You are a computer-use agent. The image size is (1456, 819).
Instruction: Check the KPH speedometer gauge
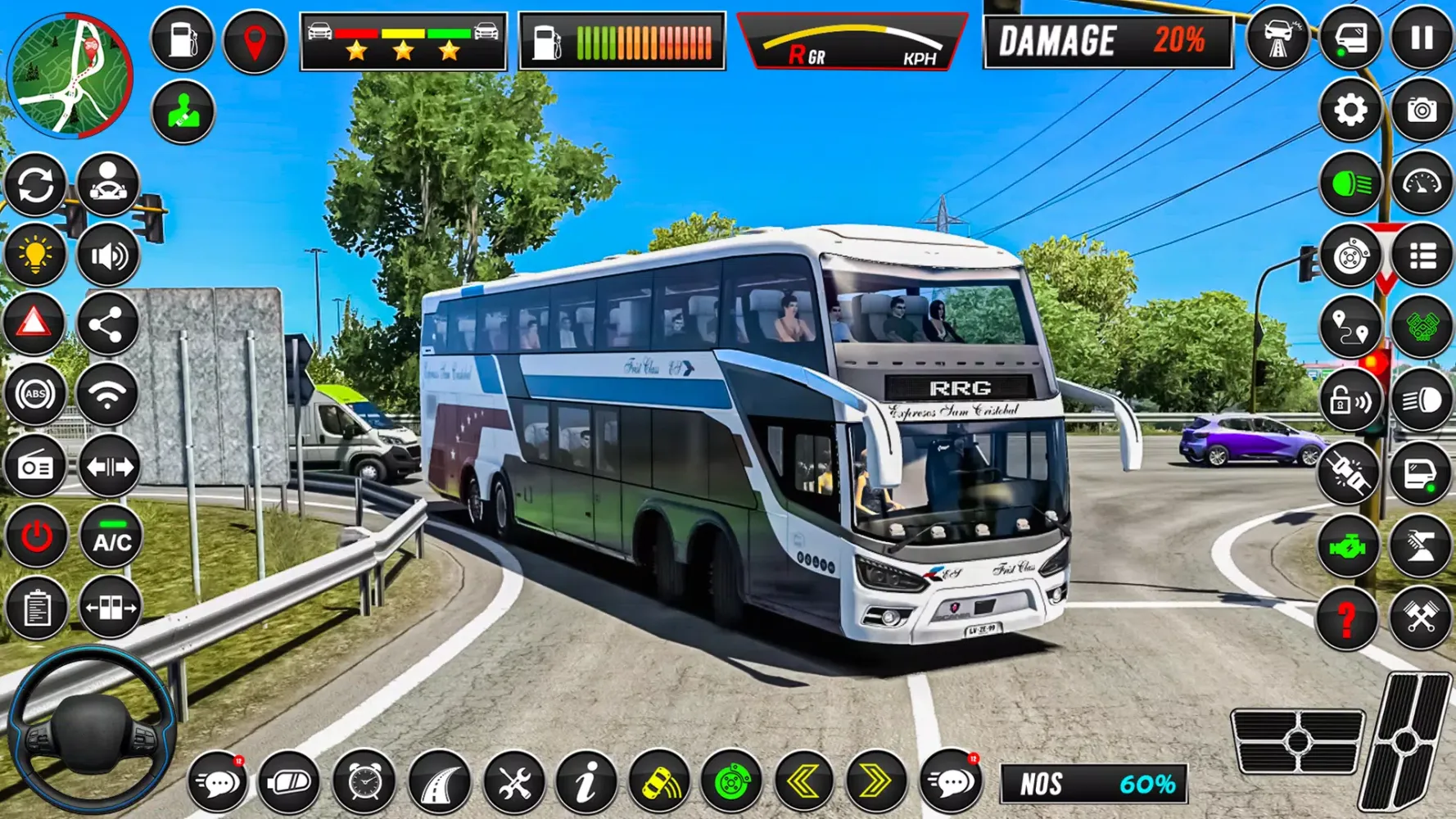click(x=852, y=40)
